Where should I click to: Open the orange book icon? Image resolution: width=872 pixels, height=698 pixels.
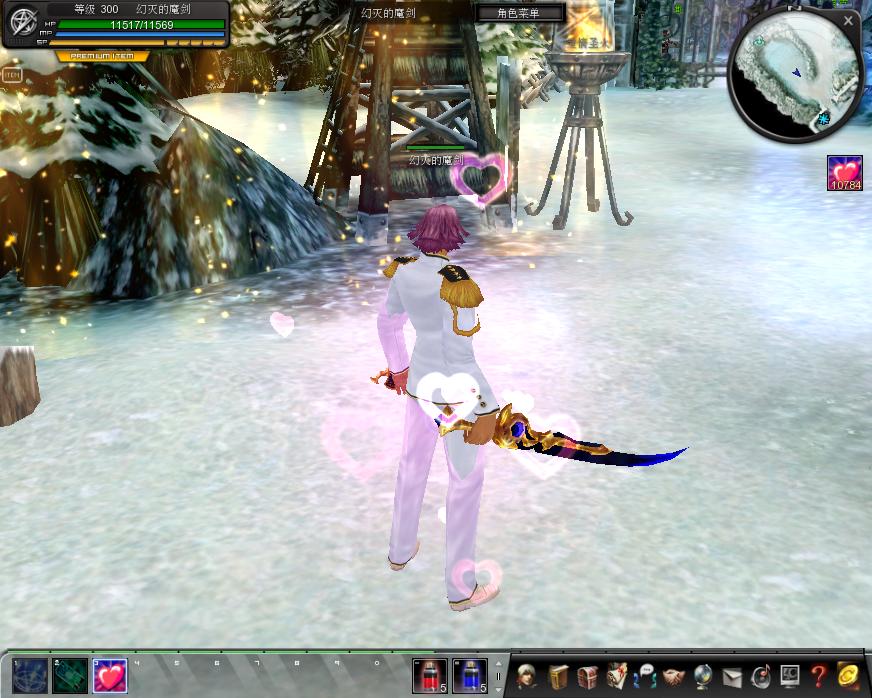point(558,676)
